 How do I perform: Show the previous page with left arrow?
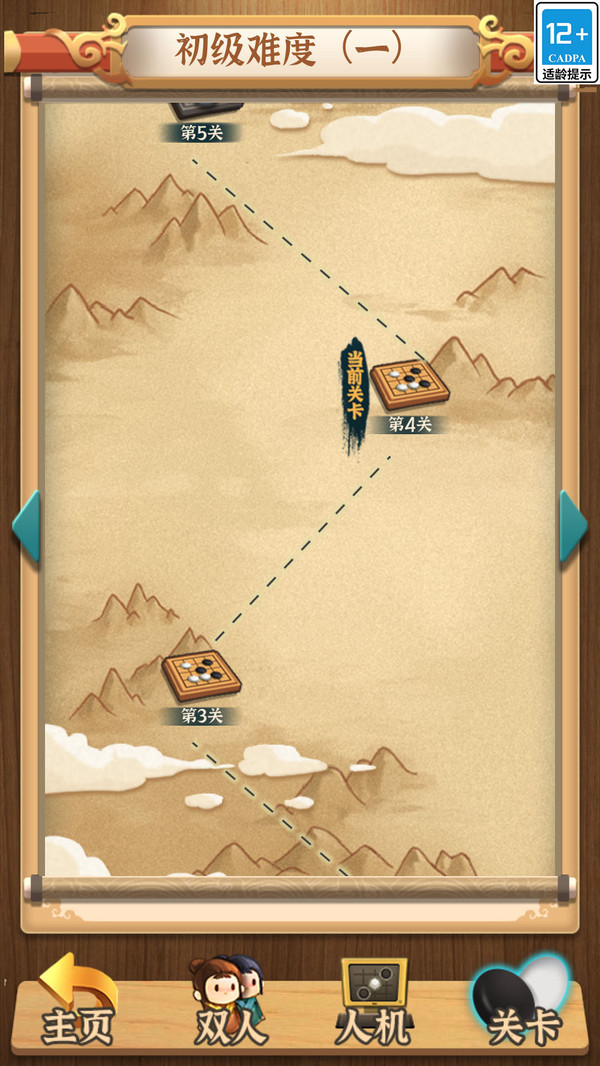click(26, 526)
